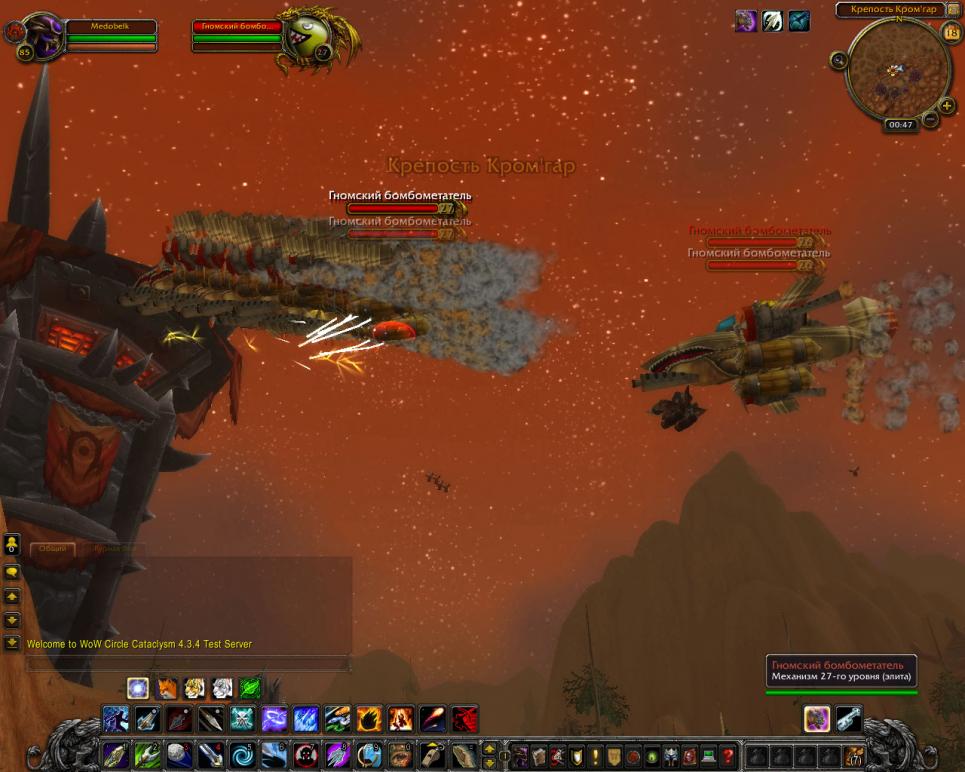The image size is (965, 772).
Task: Open the red question mark help button
Action: 728,756
